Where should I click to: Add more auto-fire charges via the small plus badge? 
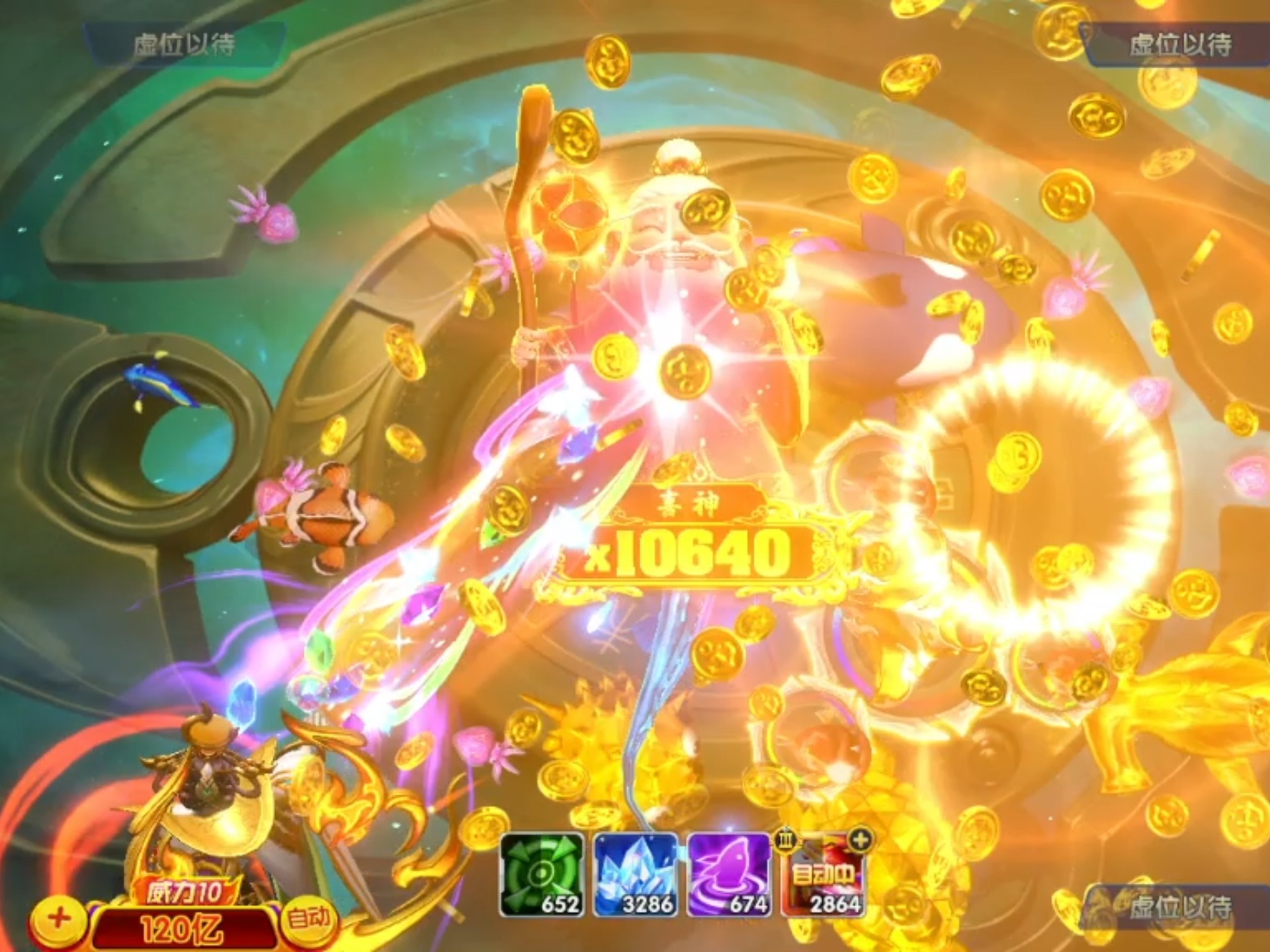click(x=860, y=840)
